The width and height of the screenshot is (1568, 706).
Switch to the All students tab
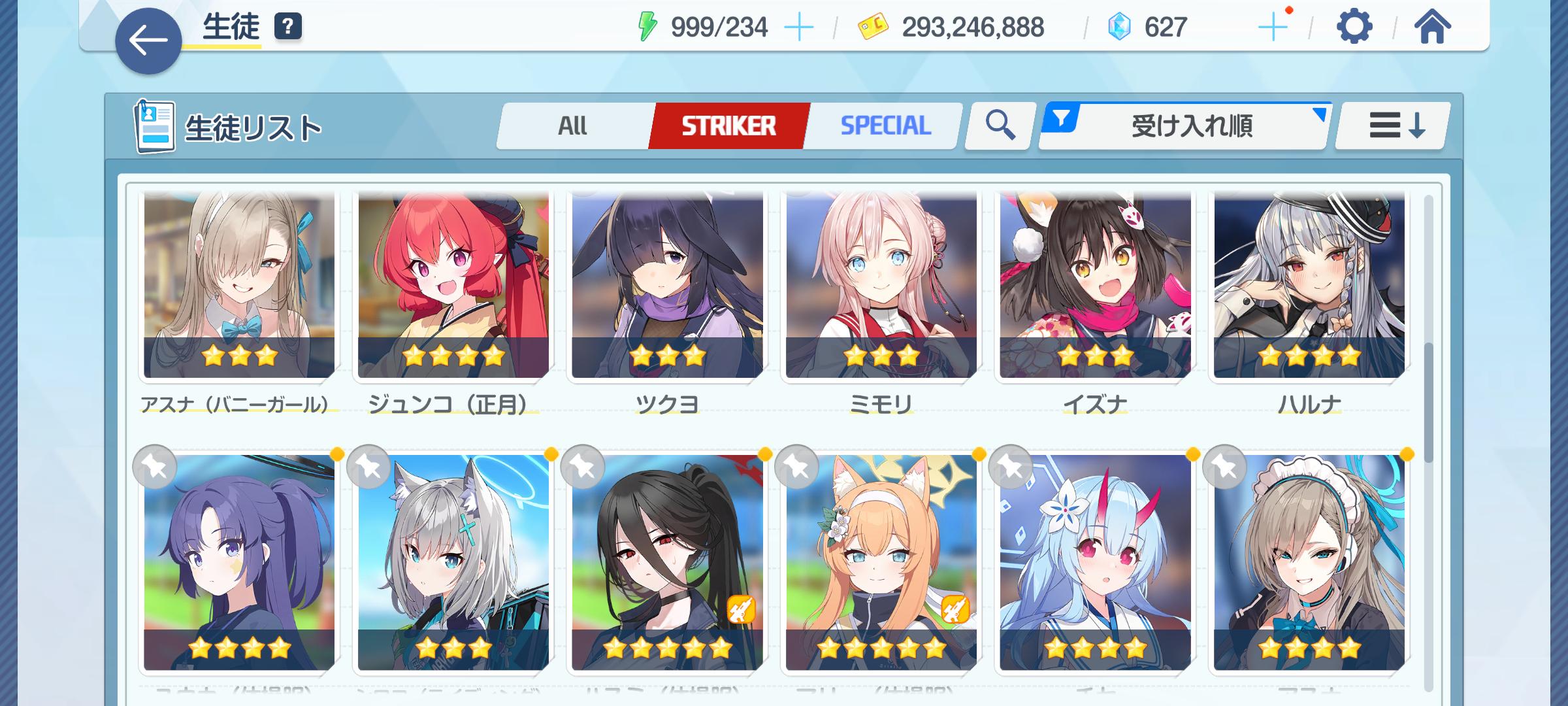[573, 126]
